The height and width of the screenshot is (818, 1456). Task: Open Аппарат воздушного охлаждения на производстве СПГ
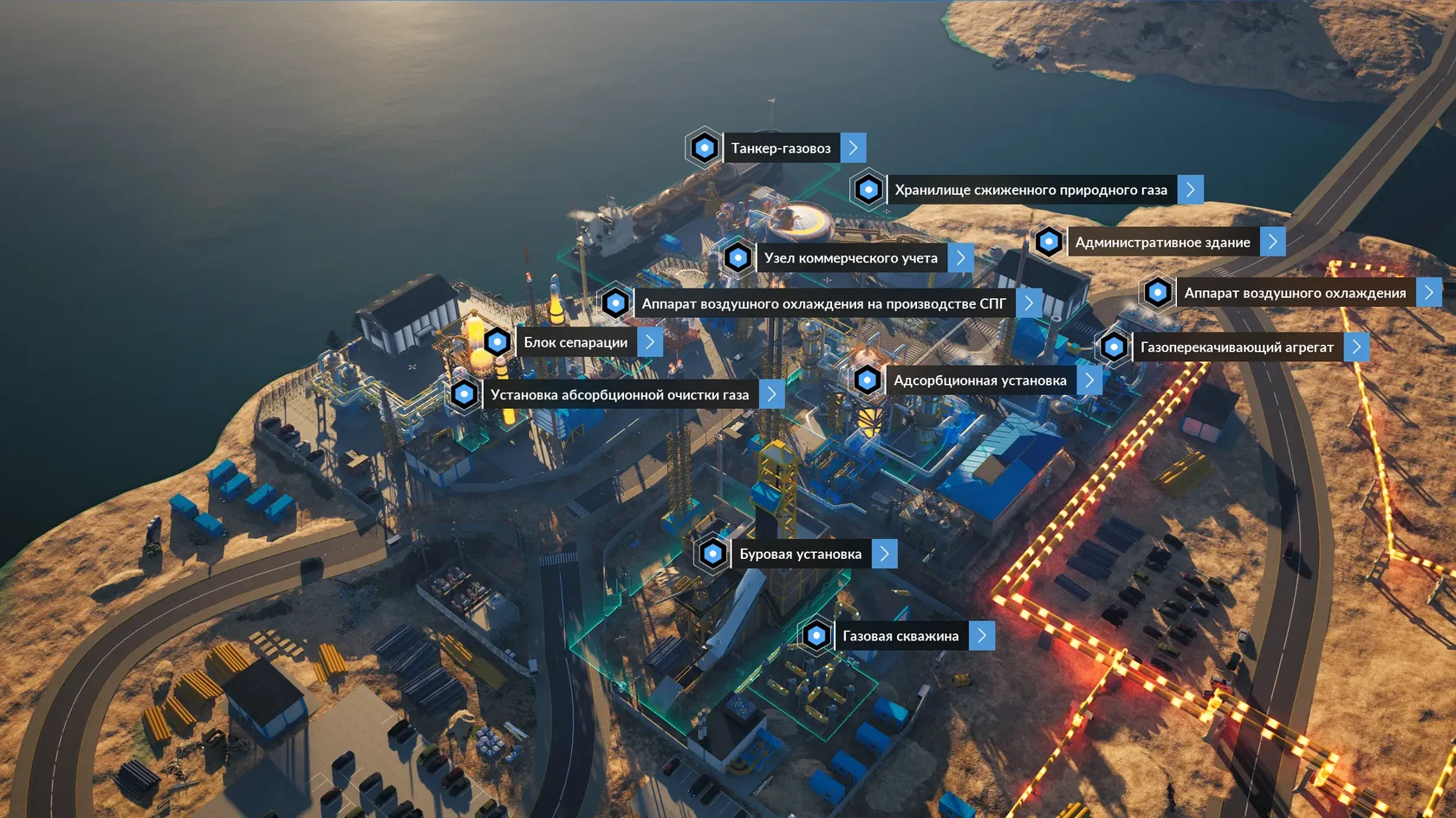click(823, 304)
